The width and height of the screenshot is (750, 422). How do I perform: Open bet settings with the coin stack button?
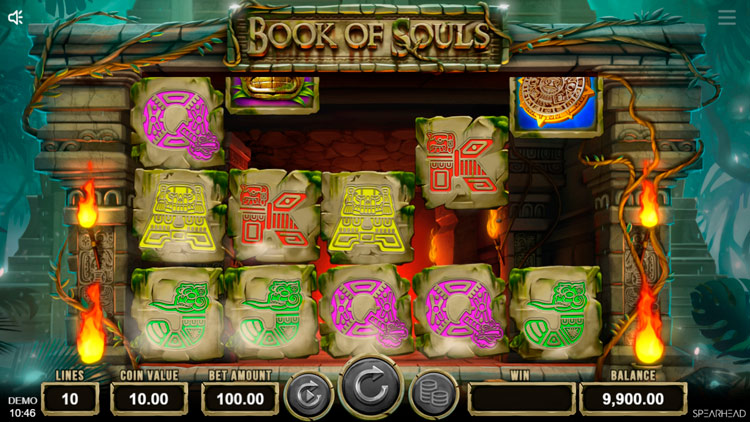click(x=433, y=395)
